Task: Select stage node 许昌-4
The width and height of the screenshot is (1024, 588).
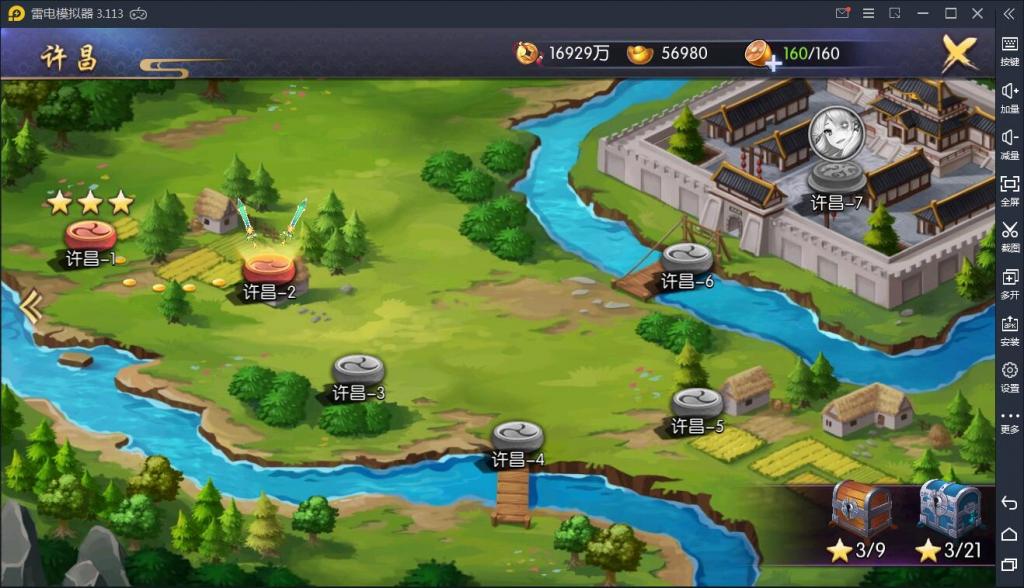Action: click(517, 437)
